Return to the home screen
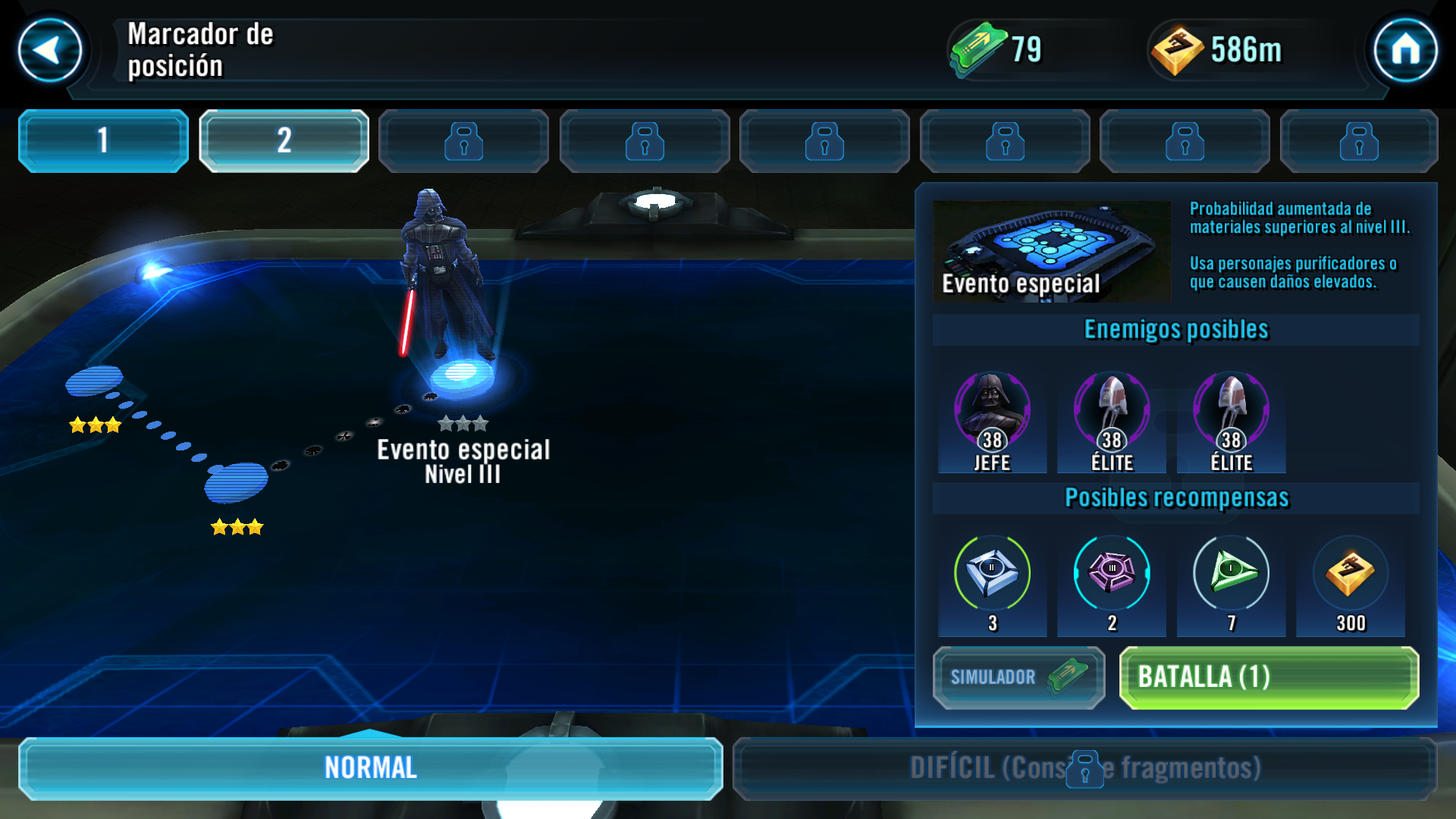 coord(1405,51)
